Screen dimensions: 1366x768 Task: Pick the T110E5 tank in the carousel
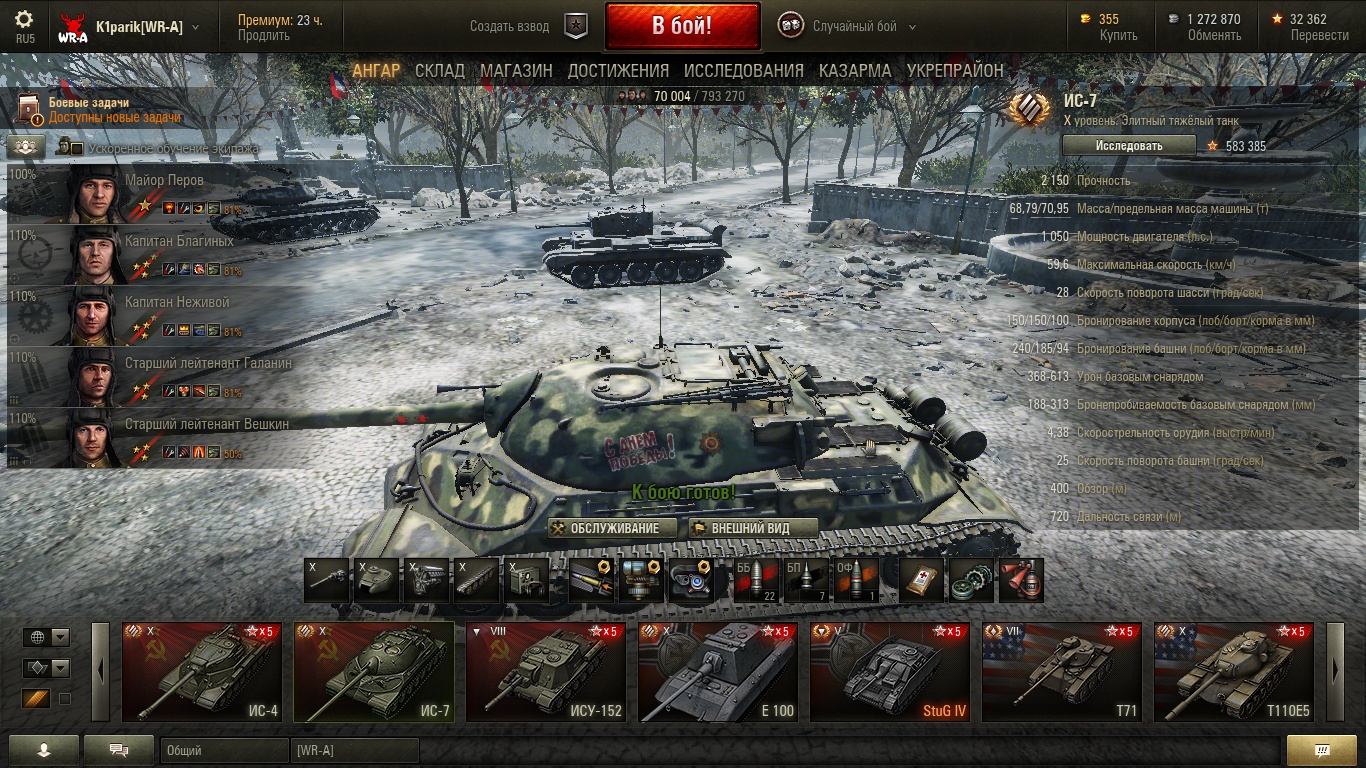pos(1234,672)
